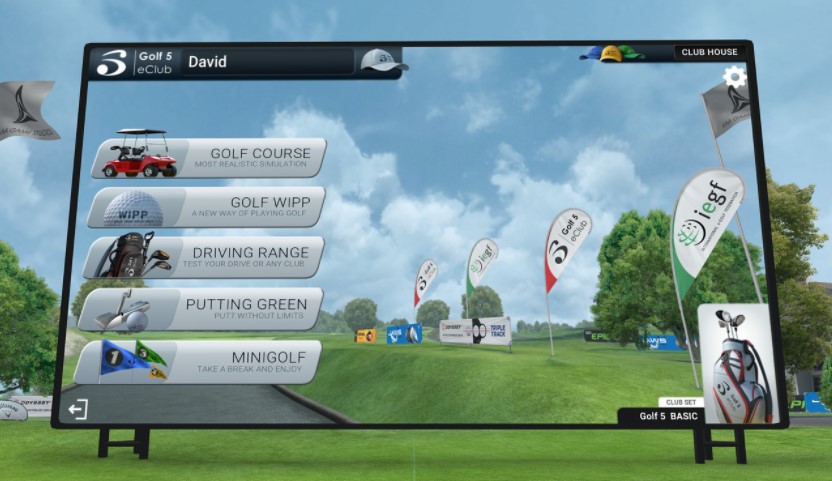Select Golf WIPP mode
The height and width of the screenshot is (481, 832).
(208, 207)
